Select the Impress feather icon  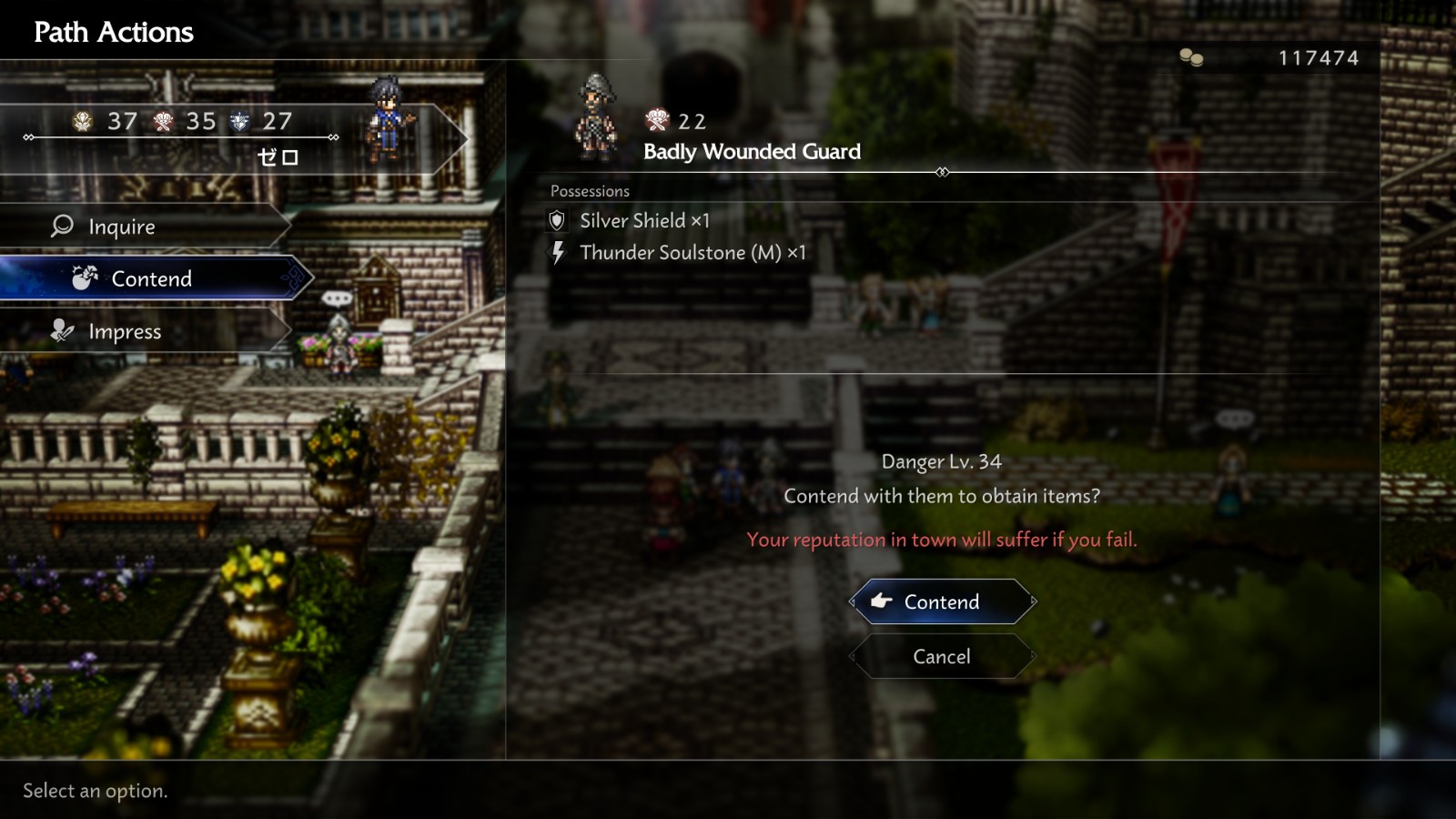tap(60, 331)
